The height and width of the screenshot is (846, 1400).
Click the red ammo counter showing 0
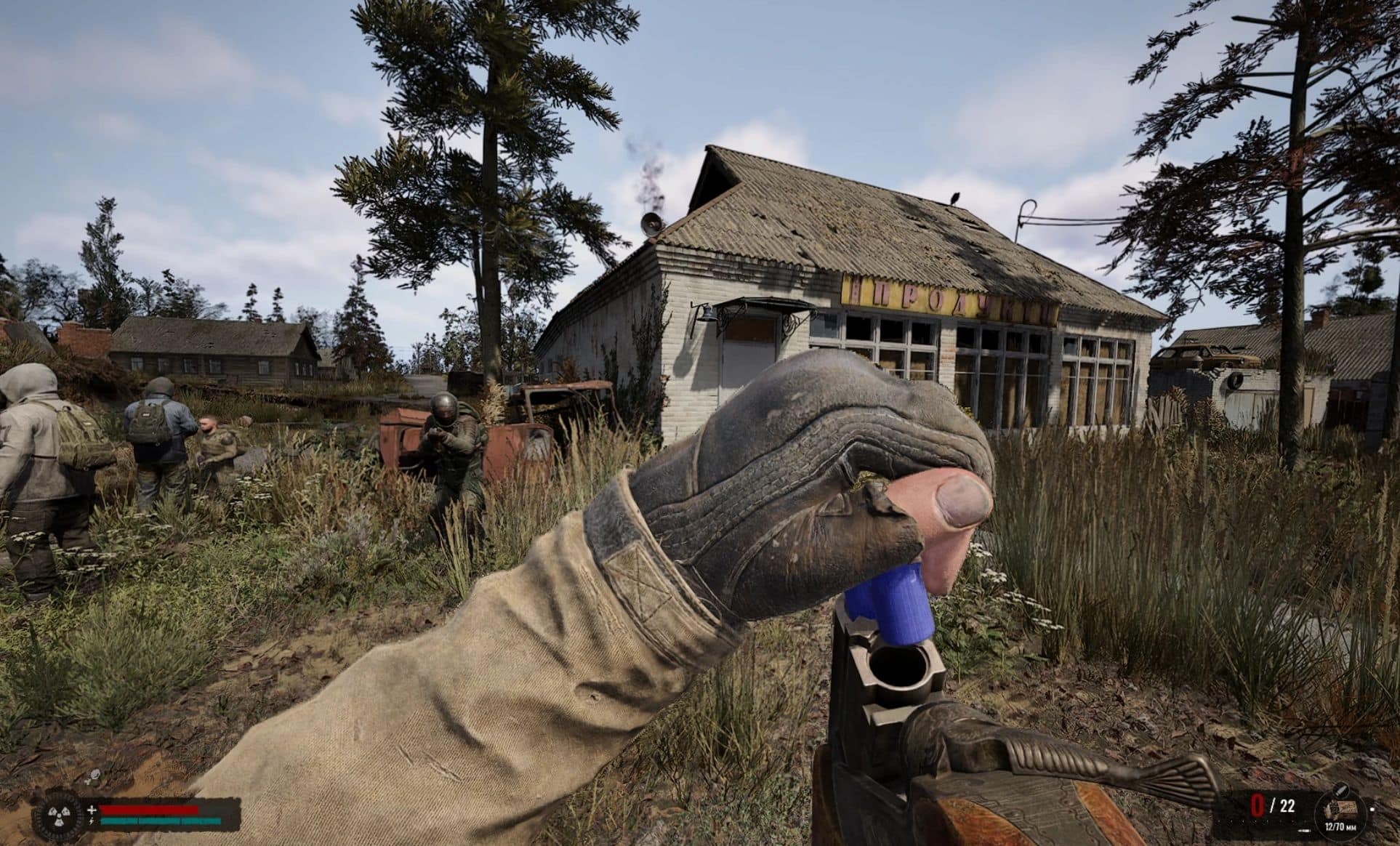[x=1258, y=805]
